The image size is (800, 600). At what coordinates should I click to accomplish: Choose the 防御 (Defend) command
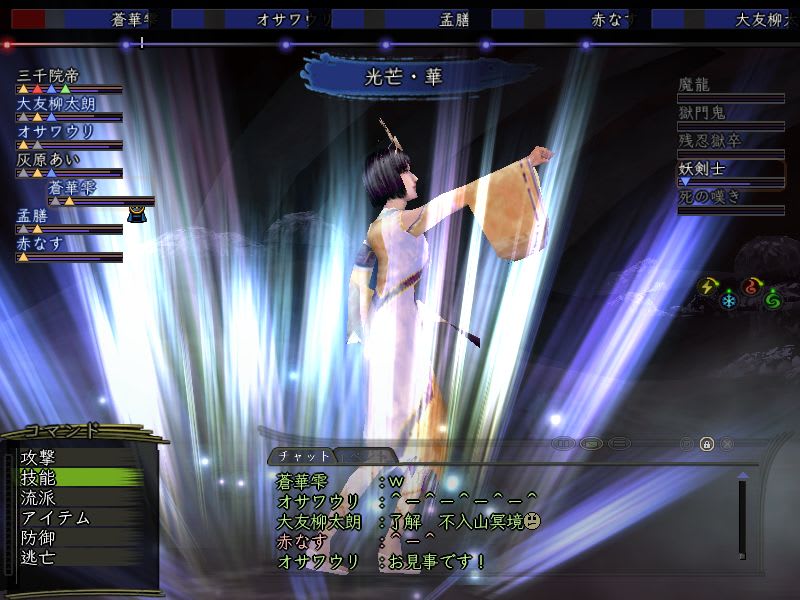[39, 538]
